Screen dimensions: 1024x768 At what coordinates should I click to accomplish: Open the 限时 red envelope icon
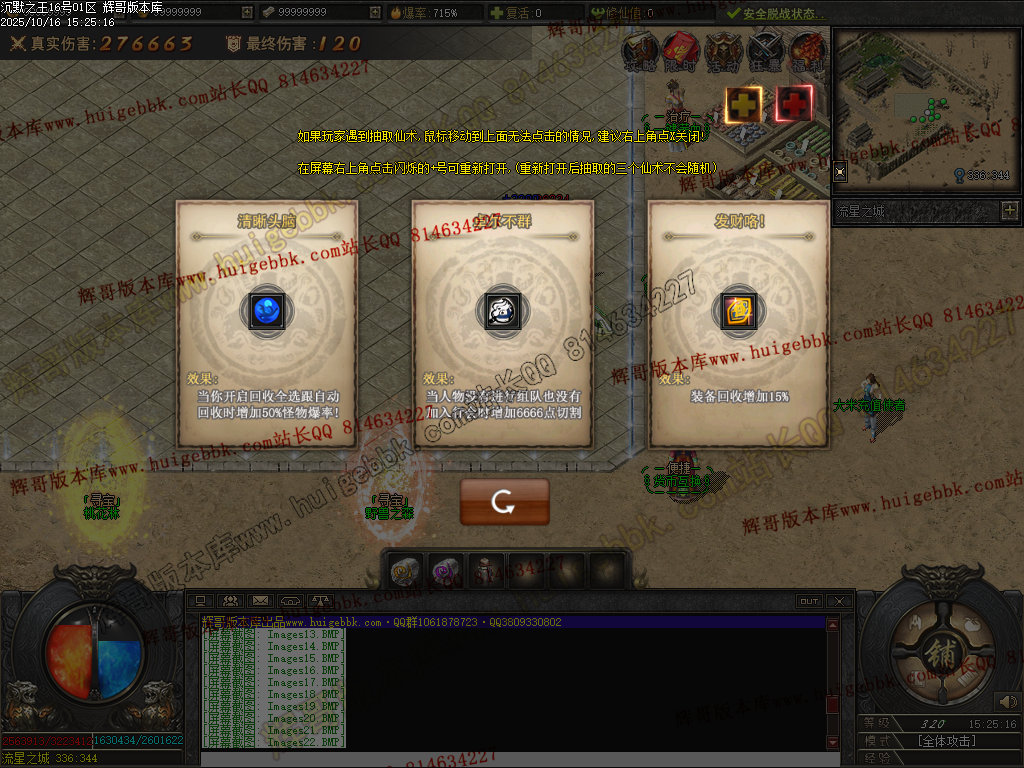(x=682, y=50)
